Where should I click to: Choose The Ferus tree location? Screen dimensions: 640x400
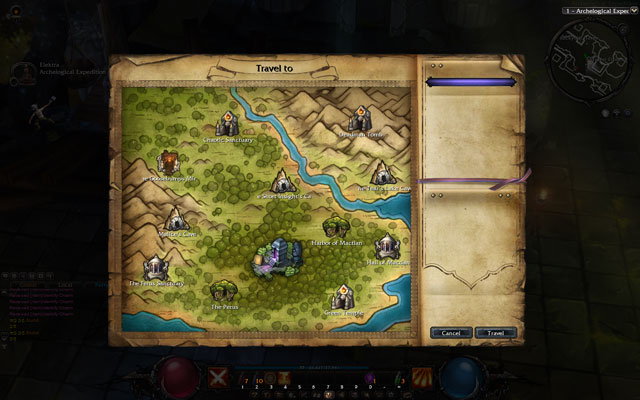[224, 292]
